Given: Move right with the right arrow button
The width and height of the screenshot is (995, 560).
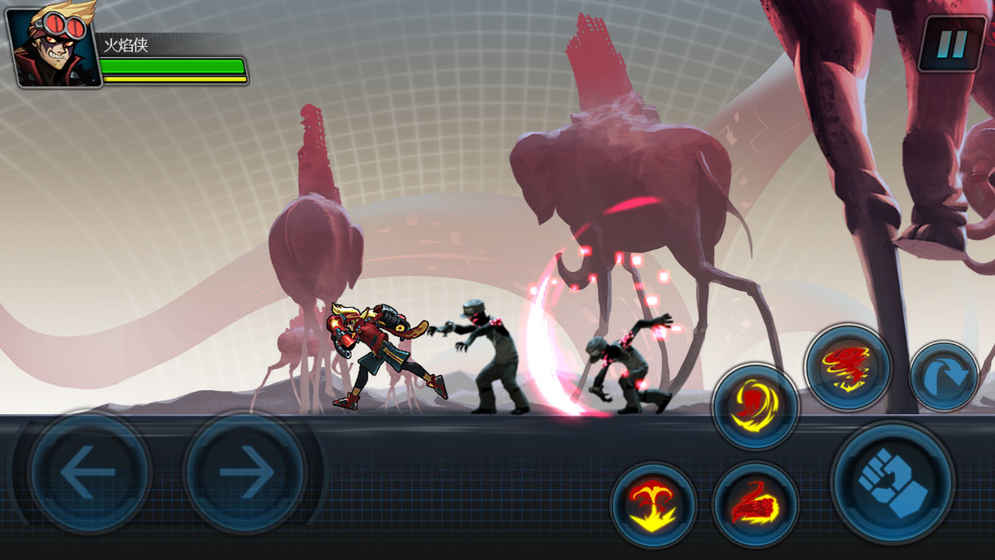Looking at the screenshot, I should click(x=245, y=472).
